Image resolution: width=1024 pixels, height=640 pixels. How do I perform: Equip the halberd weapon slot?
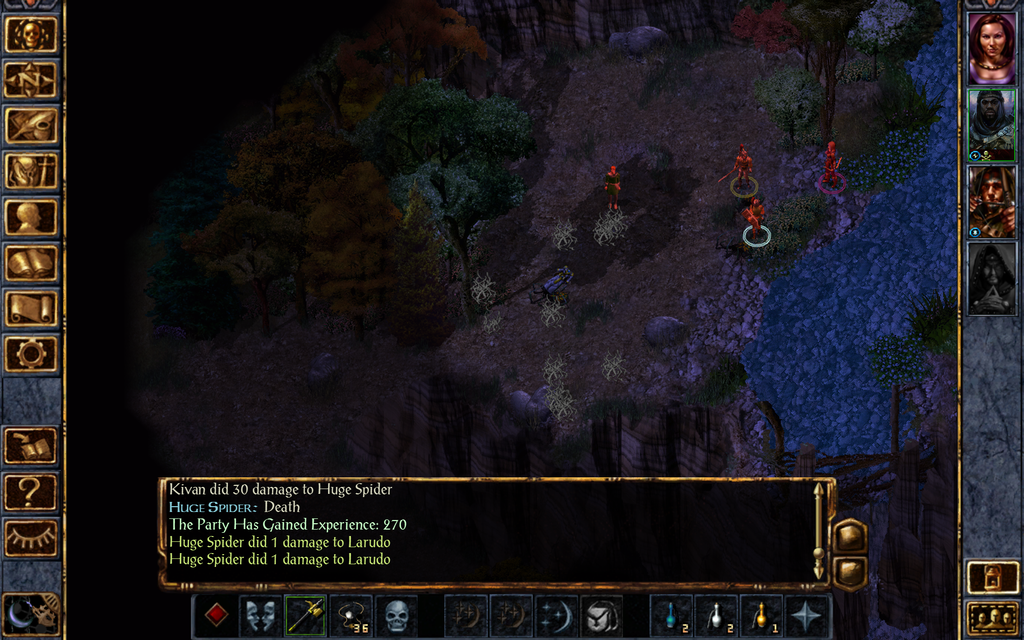pyautogui.click(x=305, y=614)
